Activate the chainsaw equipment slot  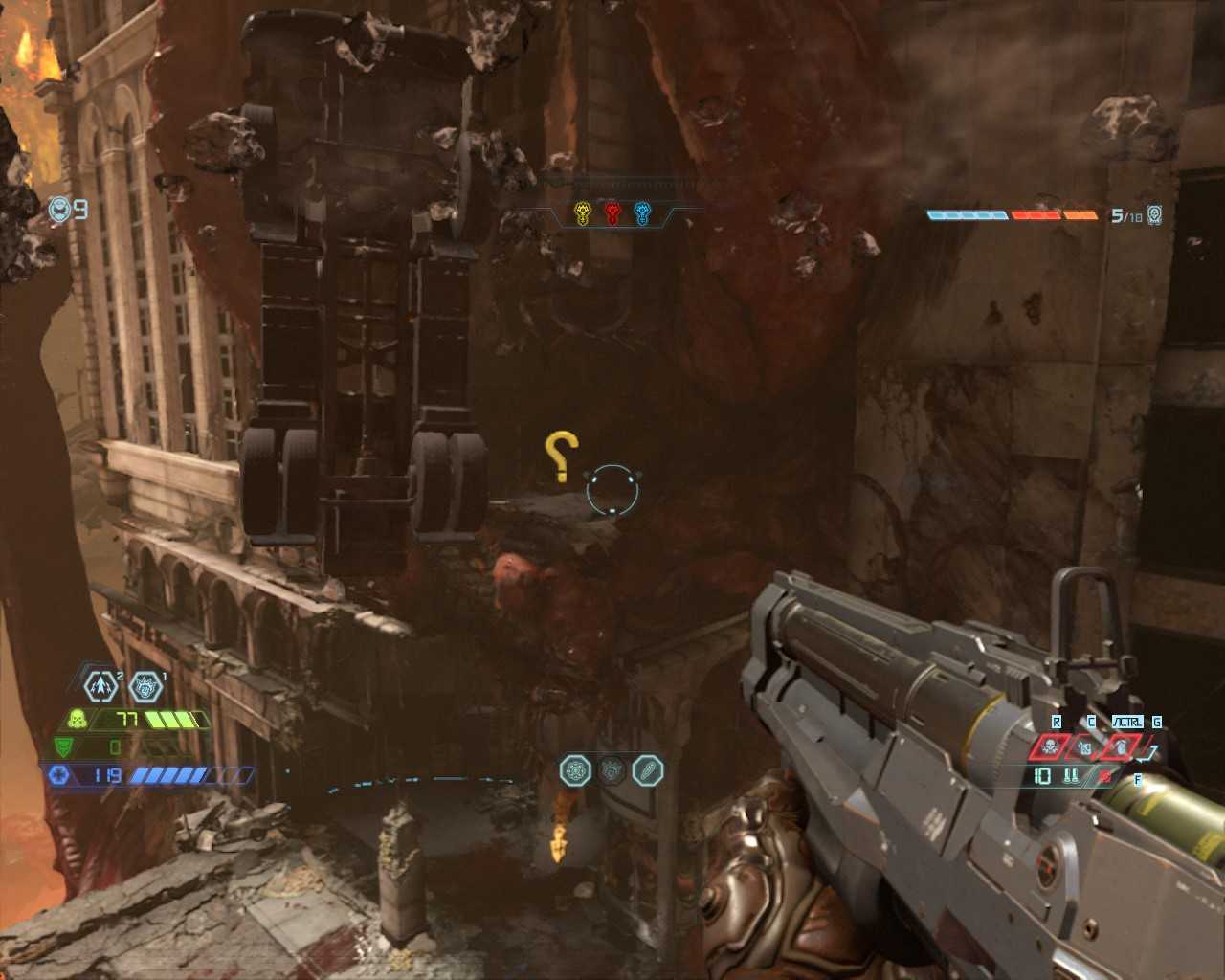pyautogui.click(x=1085, y=746)
